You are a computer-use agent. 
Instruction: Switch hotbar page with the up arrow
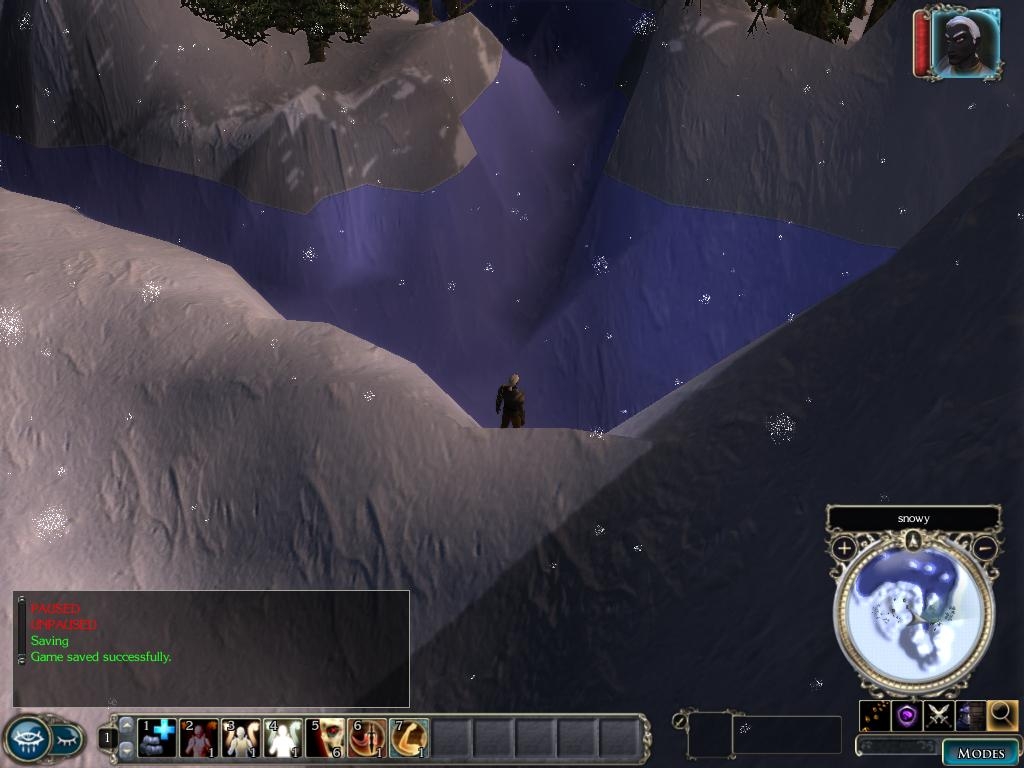point(126,725)
